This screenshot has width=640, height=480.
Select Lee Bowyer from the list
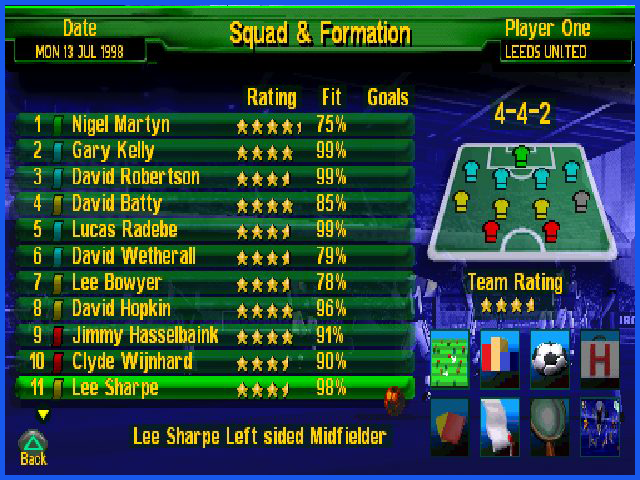(x=215, y=282)
